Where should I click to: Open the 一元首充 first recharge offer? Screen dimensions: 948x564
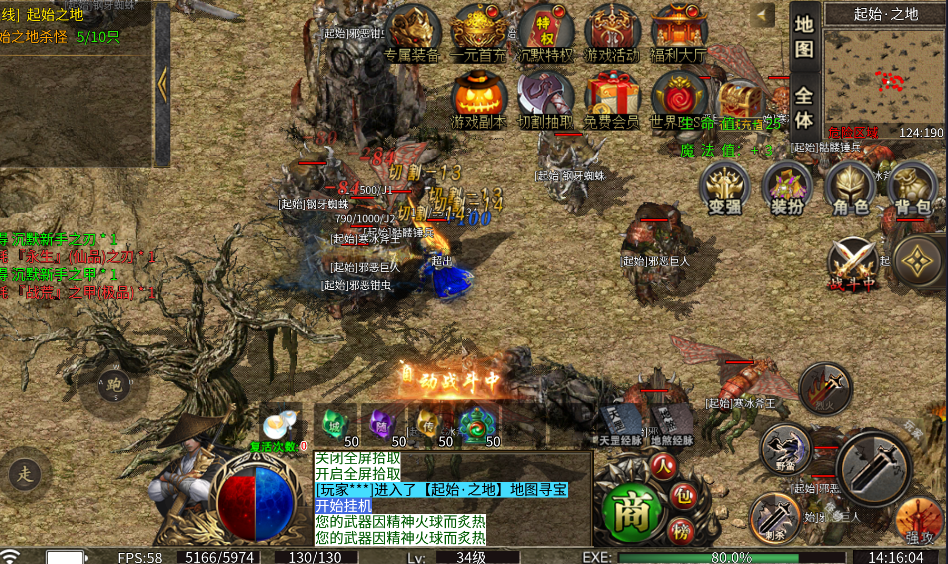coord(479,32)
